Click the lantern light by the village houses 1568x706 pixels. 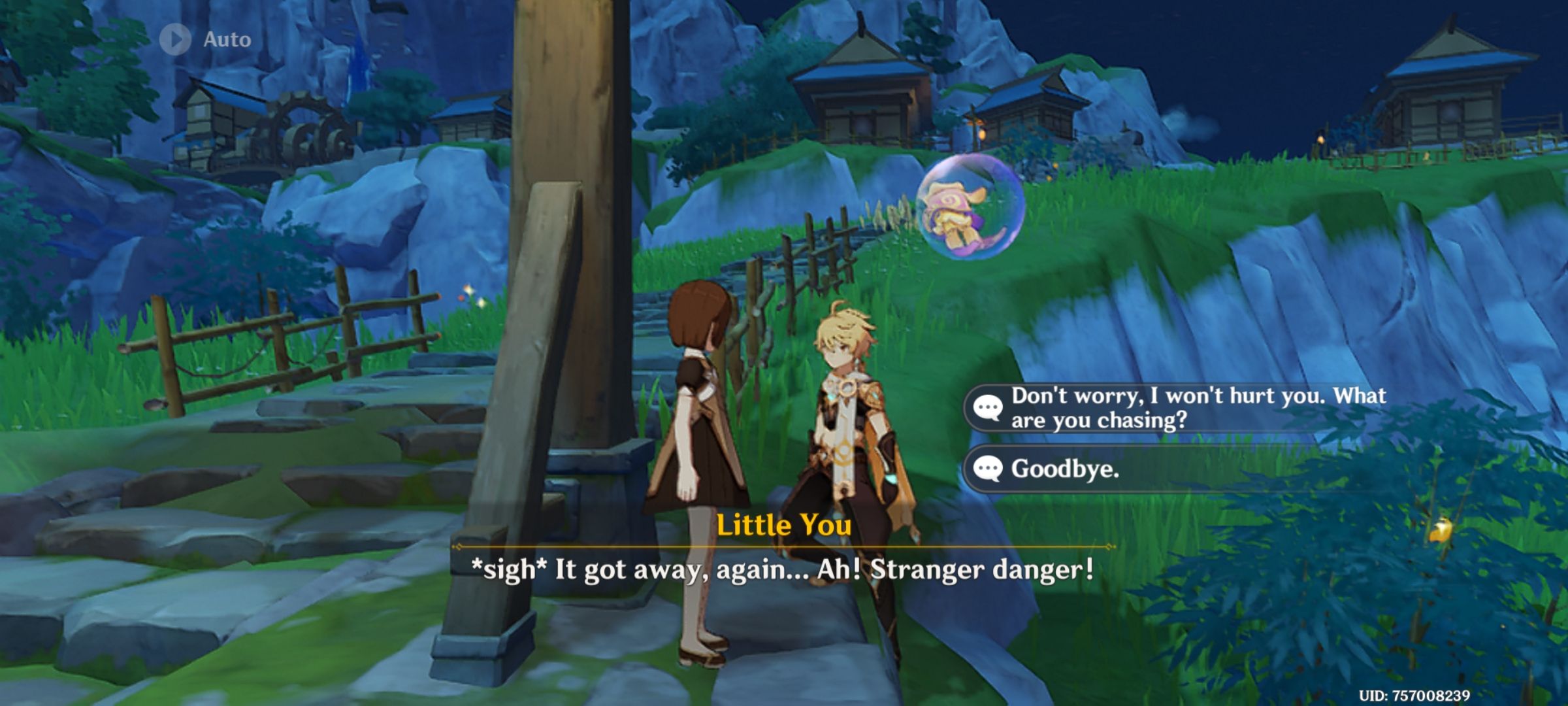tap(981, 136)
